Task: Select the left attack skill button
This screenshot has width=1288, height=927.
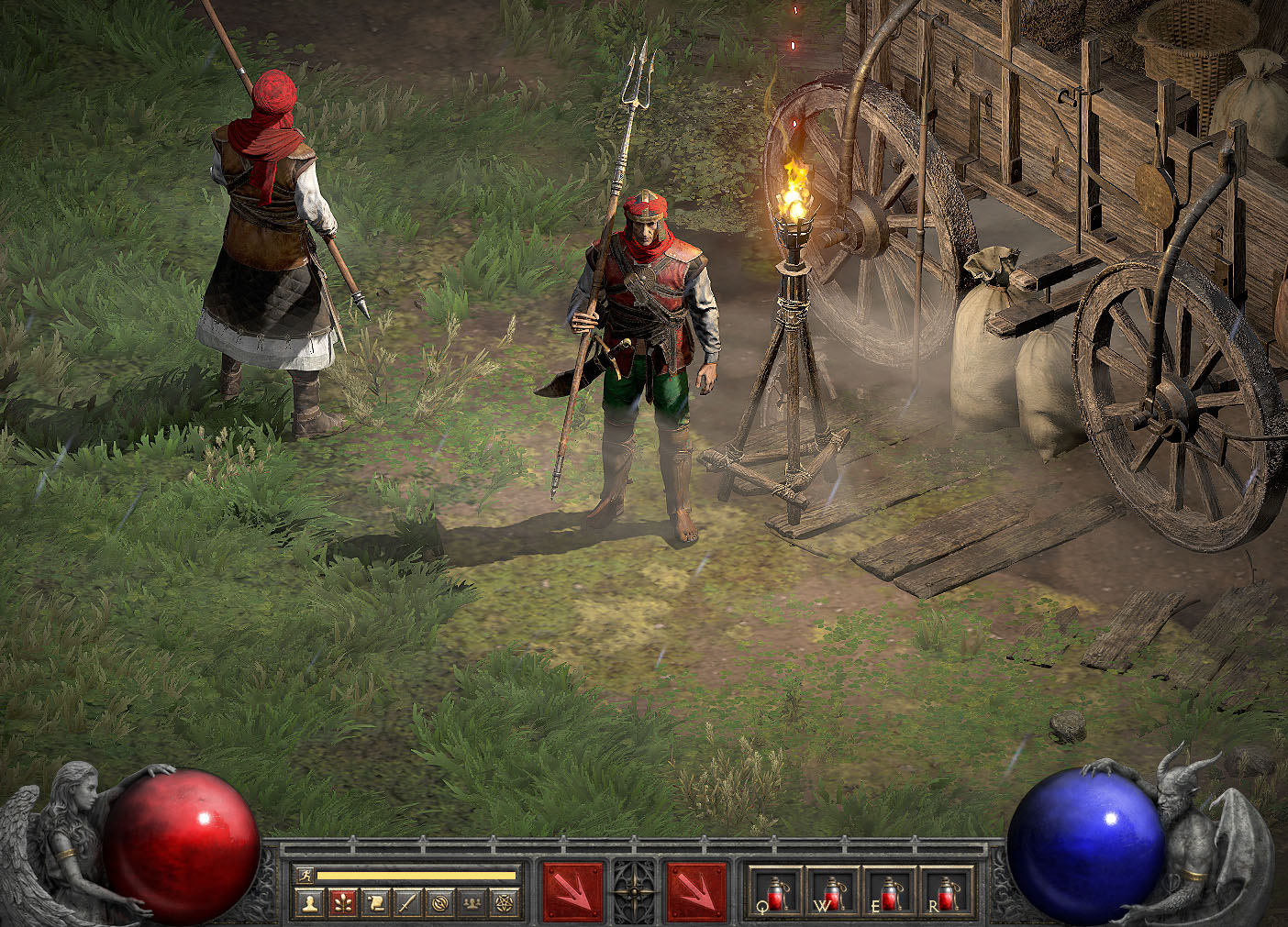Action: (573, 891)
